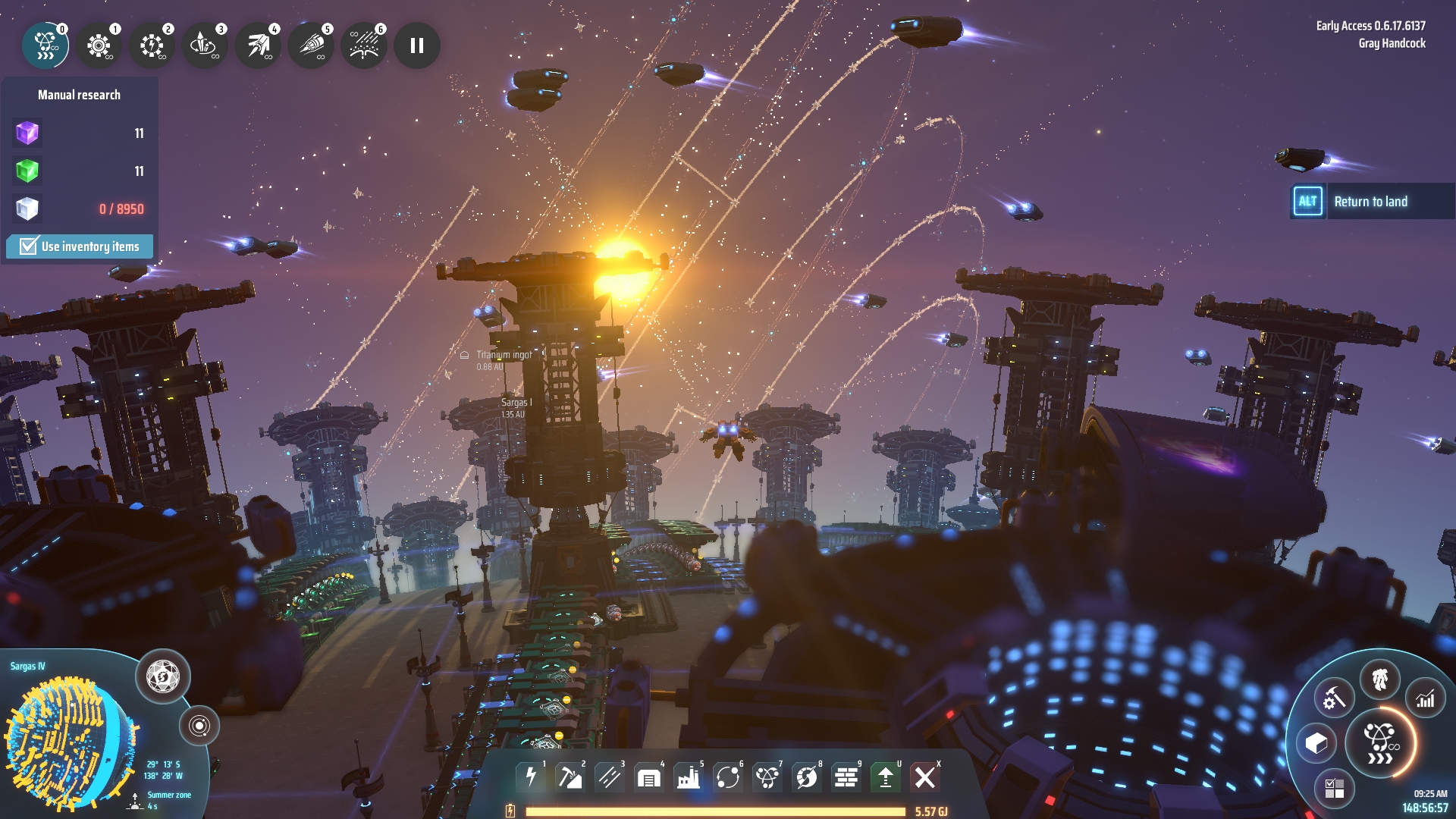Open the storage warehouse build category

tap(648, 777)
